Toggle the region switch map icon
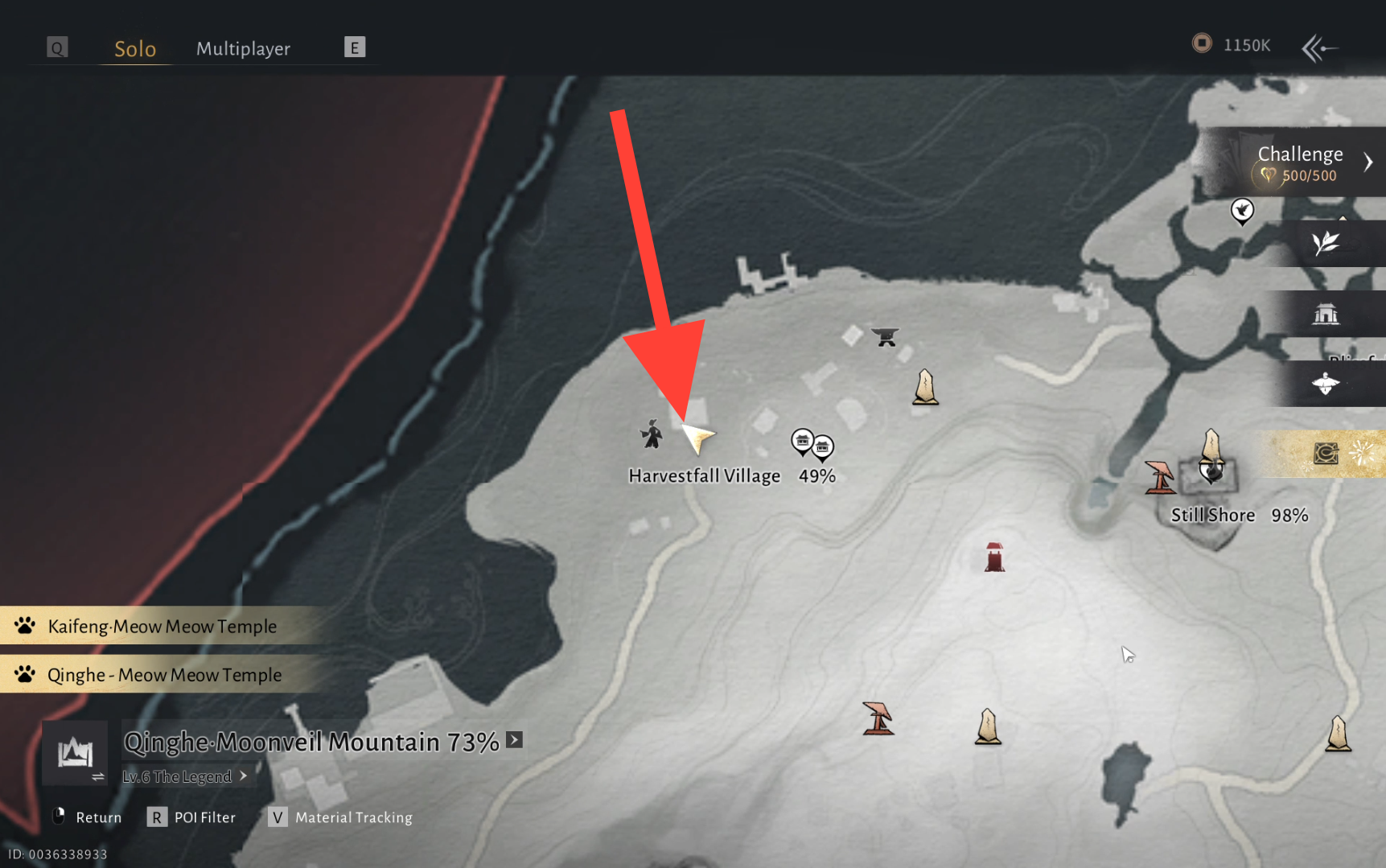 (75, 753)
